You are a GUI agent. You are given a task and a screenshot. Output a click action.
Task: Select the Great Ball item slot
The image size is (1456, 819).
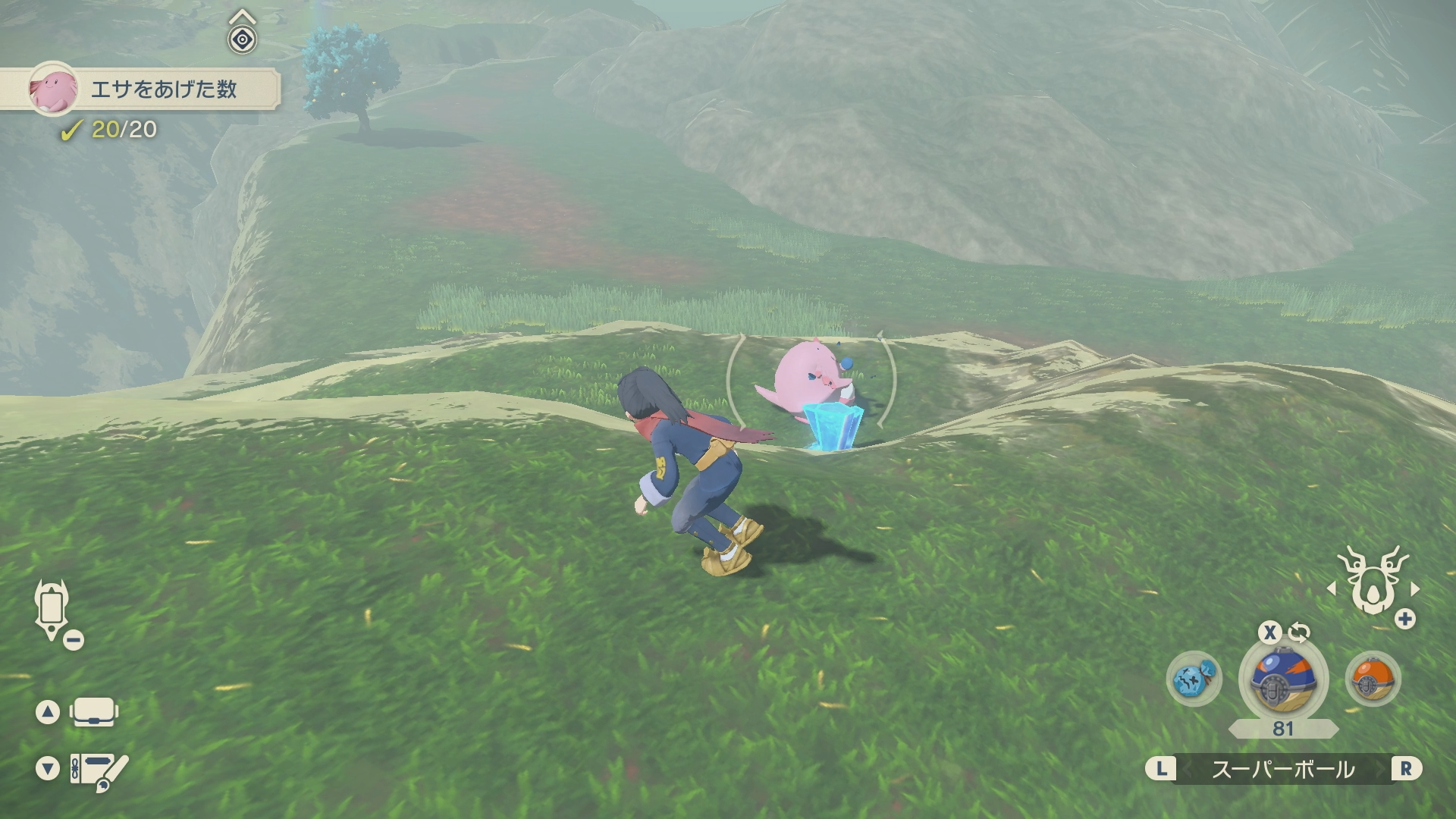pyautogui.click(x=1282, y=679)
